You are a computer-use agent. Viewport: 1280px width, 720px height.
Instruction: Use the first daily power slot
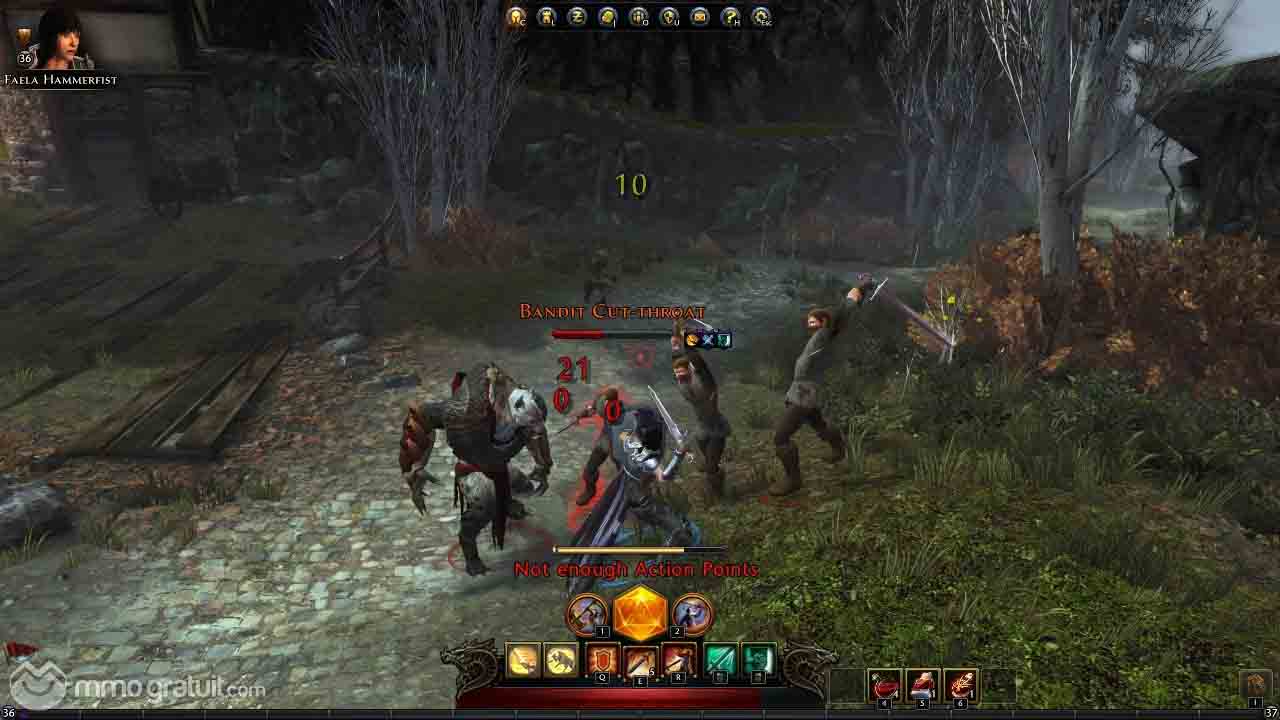coord(587,613)
